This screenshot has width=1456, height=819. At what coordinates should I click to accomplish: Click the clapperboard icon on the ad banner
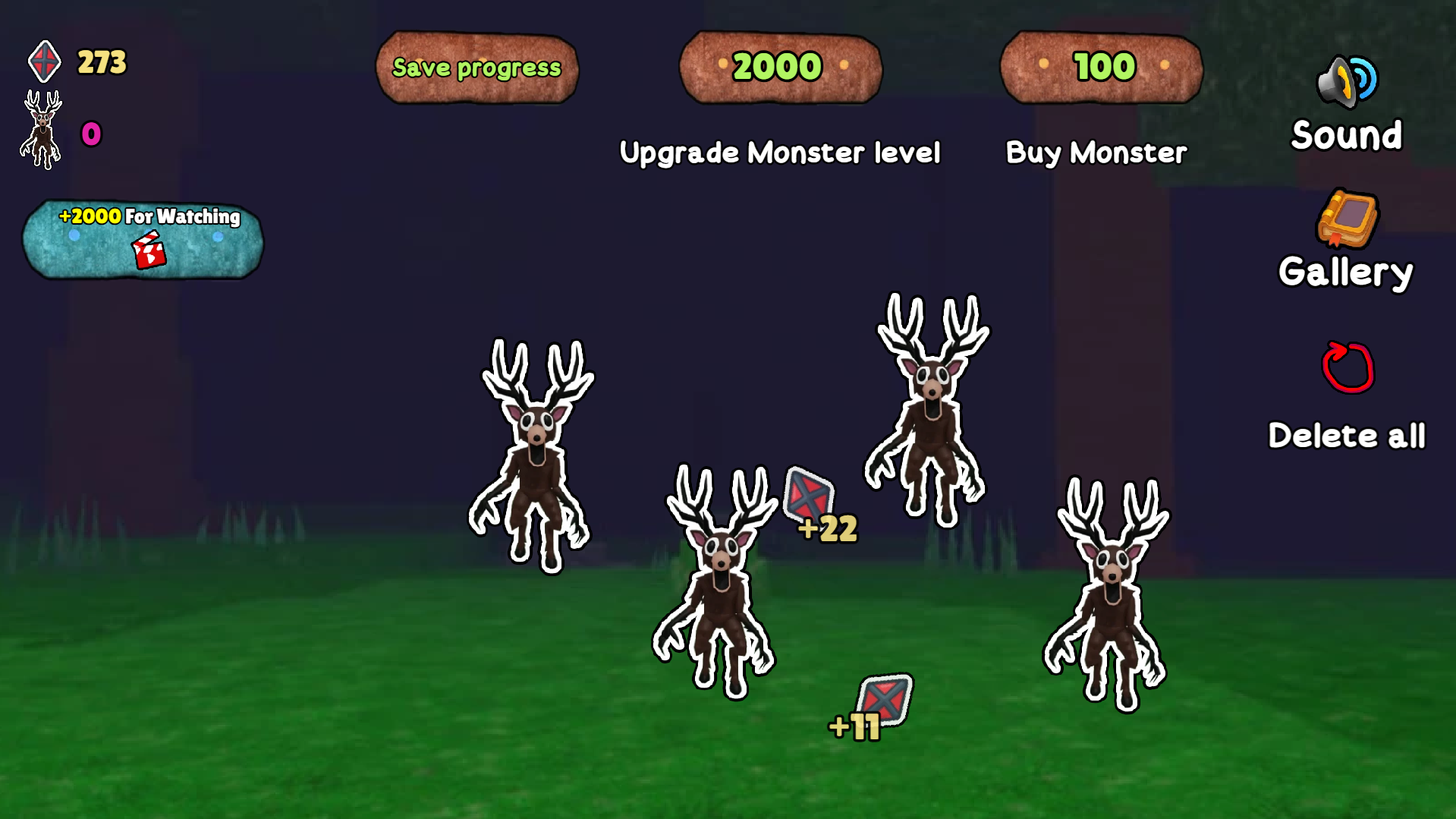coord(149,250)
